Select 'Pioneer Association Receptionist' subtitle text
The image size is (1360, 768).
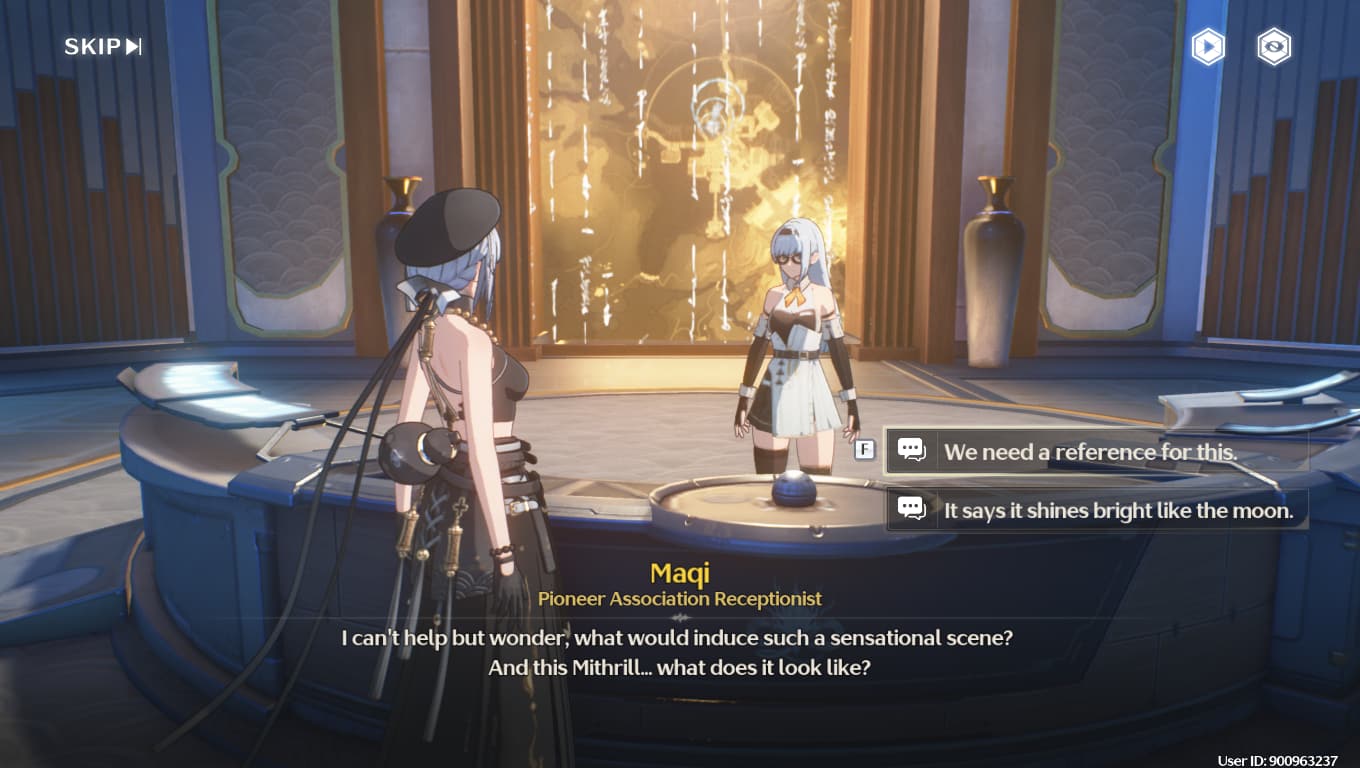point(680,598)
